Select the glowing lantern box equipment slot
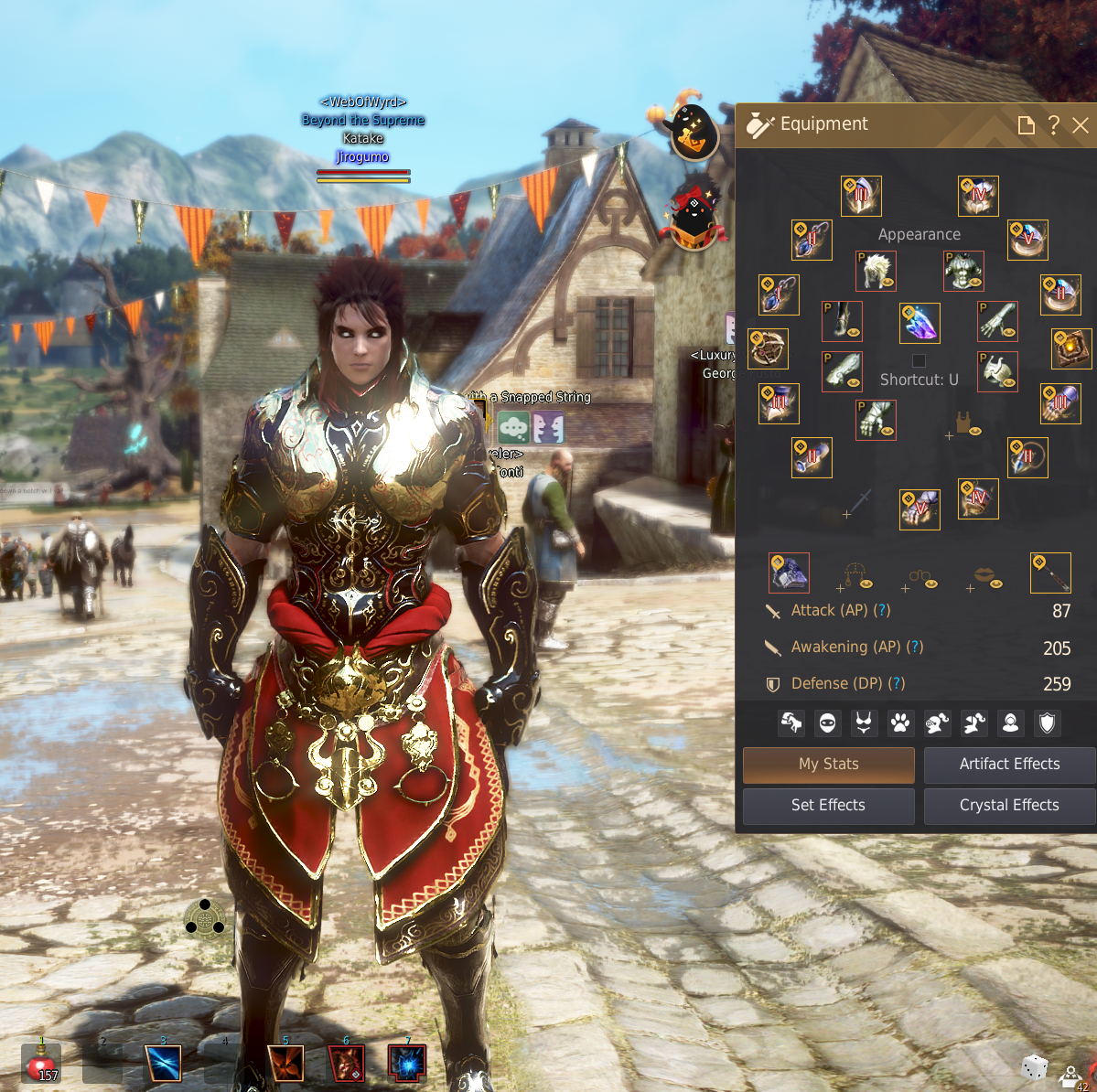This screenshot has width=1097, height=1092. click(x=1071, y=348)
